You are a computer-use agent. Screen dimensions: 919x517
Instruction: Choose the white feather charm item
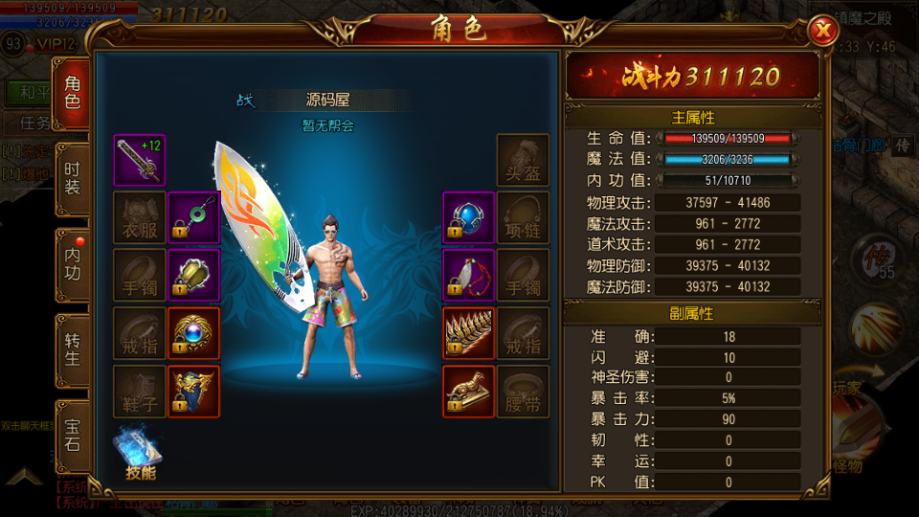pos(468,275)
